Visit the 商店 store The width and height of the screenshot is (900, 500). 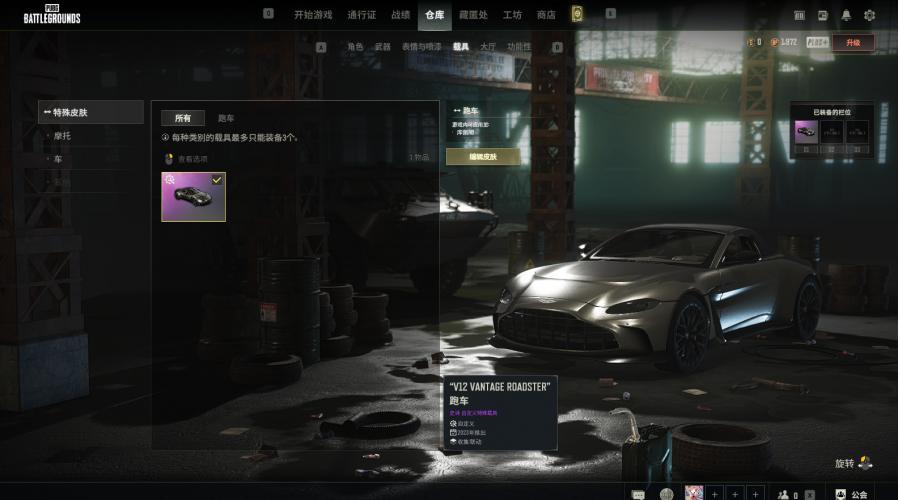546,15
